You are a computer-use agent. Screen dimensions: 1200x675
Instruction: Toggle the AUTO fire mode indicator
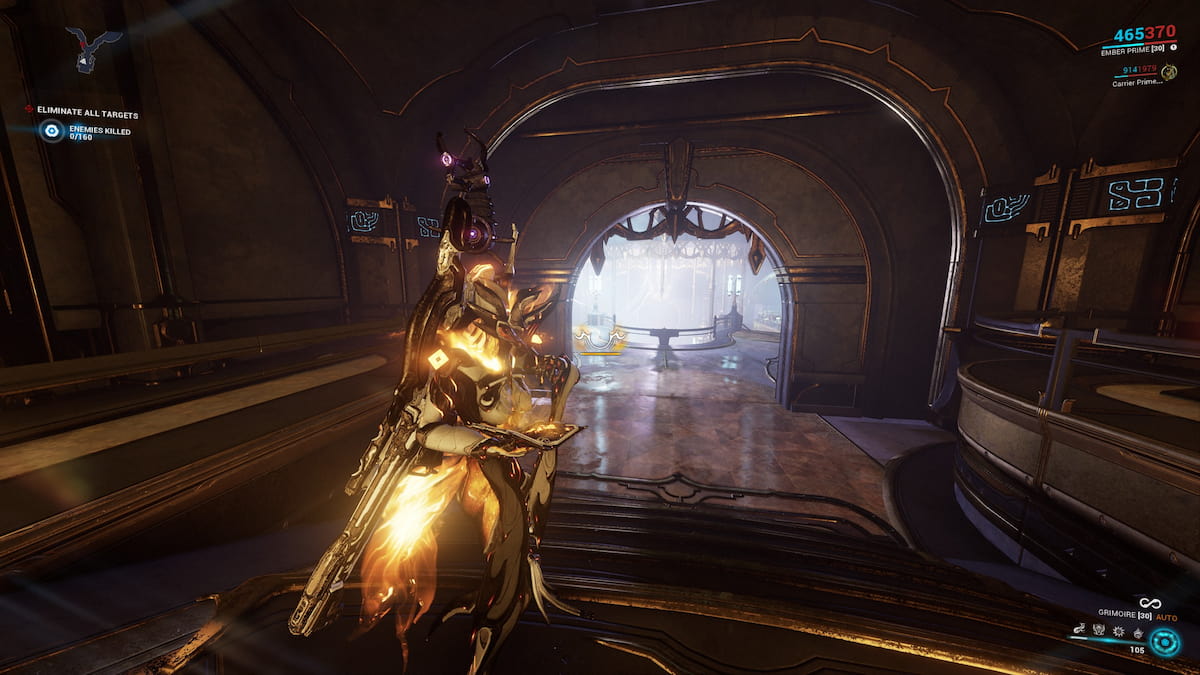1166,617
